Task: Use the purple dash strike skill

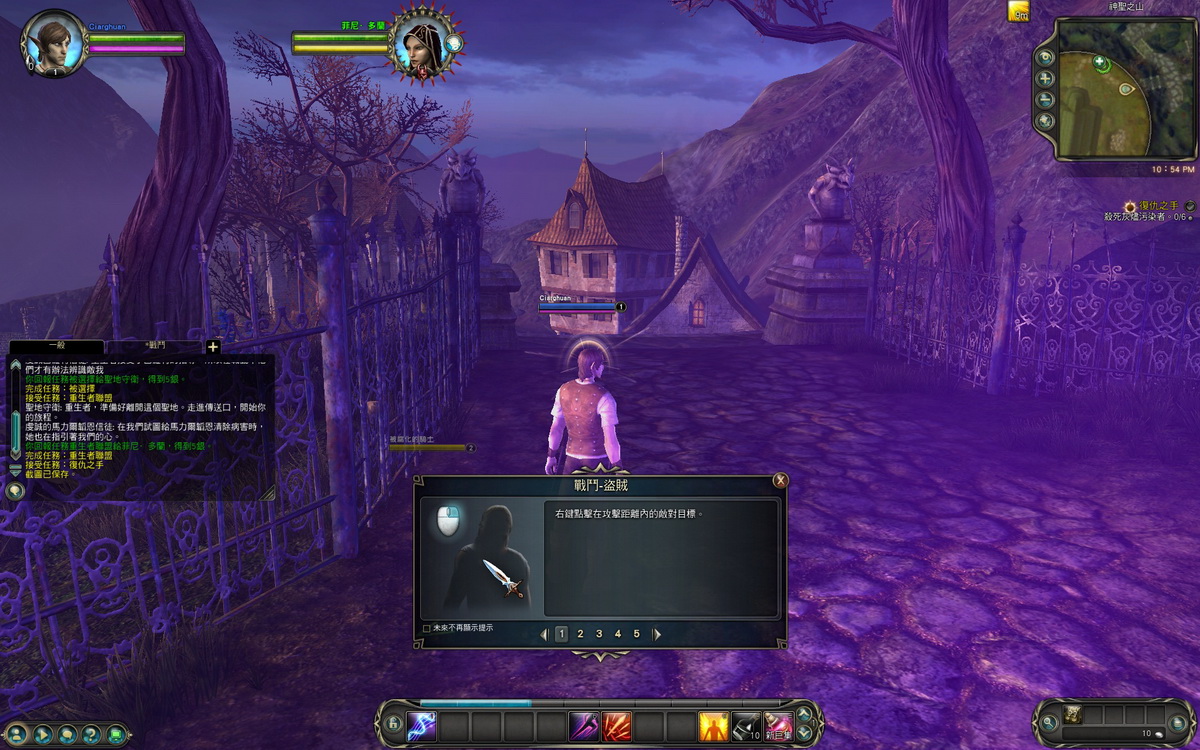Action: (x=583, y=725)
